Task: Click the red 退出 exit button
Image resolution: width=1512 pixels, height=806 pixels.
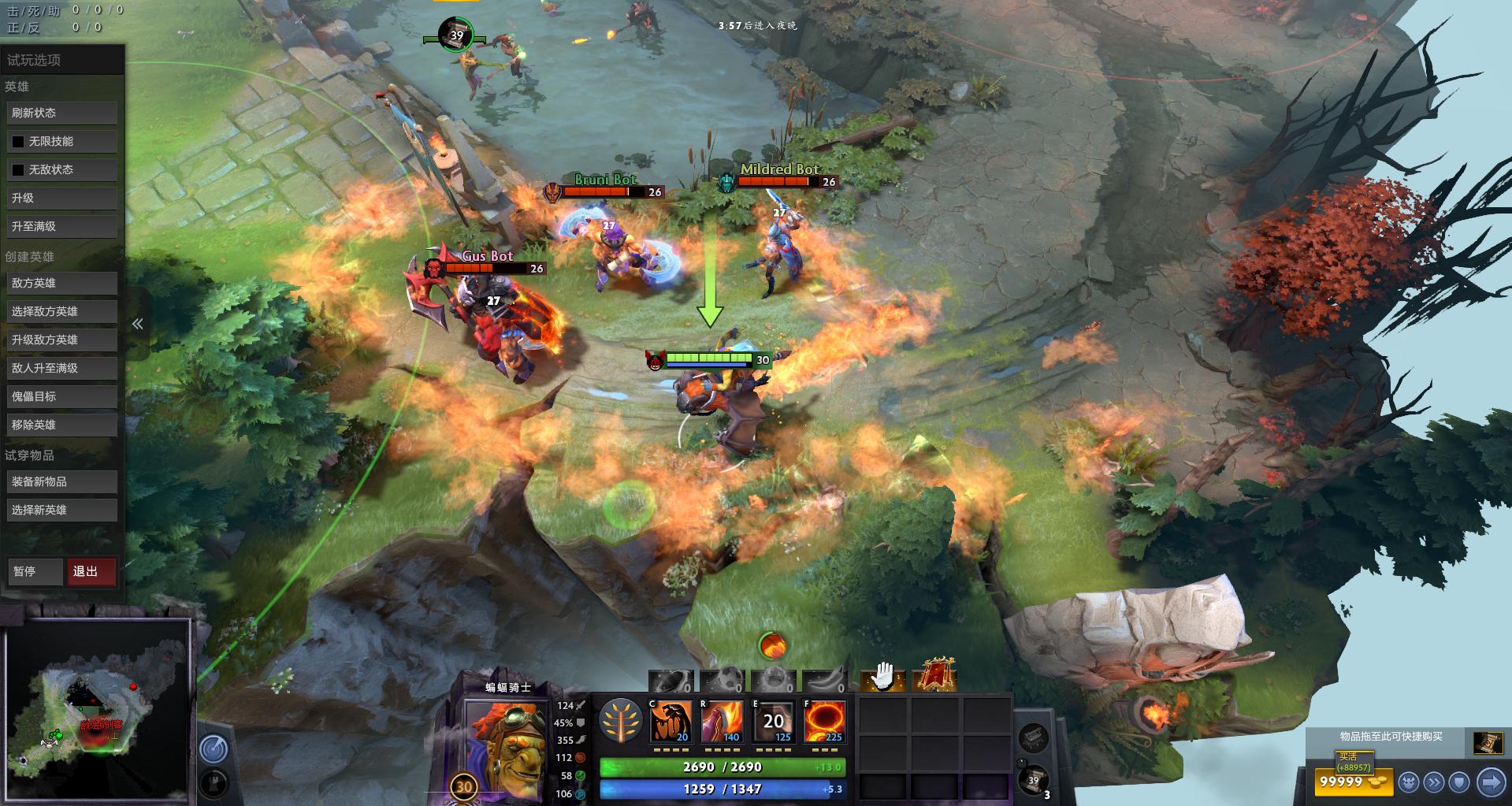Action: pyautogui.click(x=91, y=572)
